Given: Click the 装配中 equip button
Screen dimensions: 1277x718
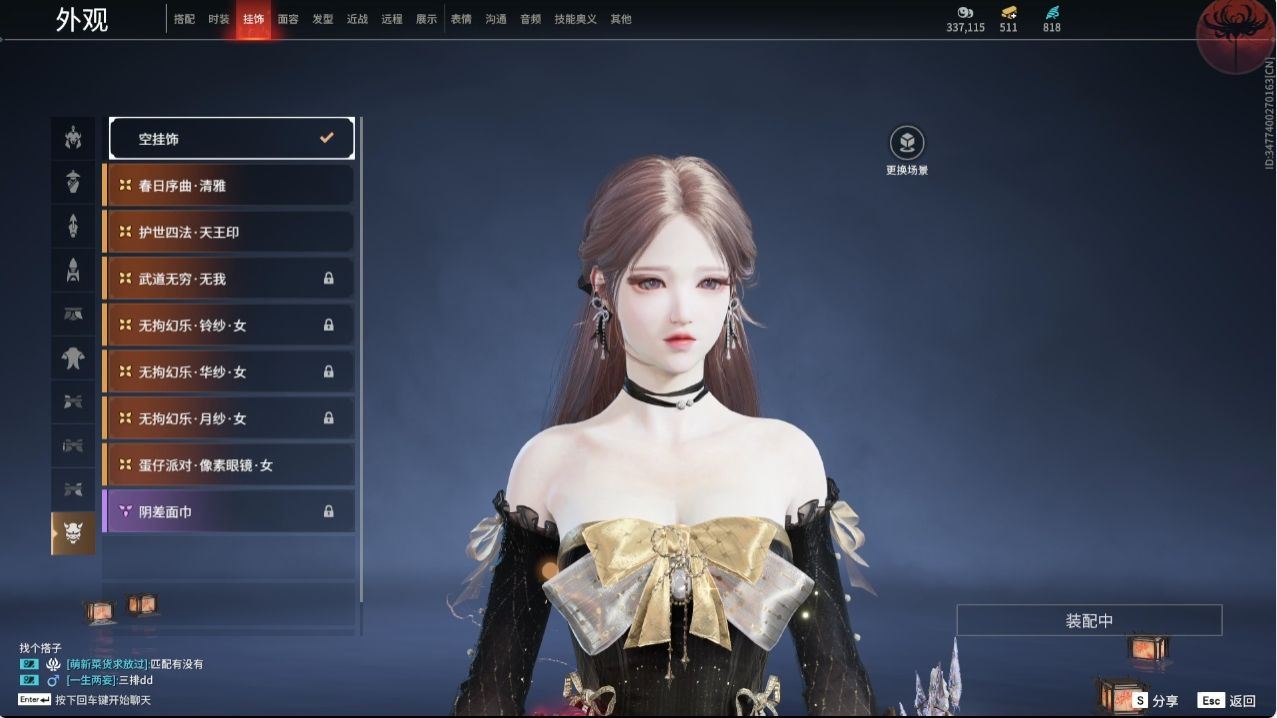Looking at the screenshot, I should (1089, 620).
